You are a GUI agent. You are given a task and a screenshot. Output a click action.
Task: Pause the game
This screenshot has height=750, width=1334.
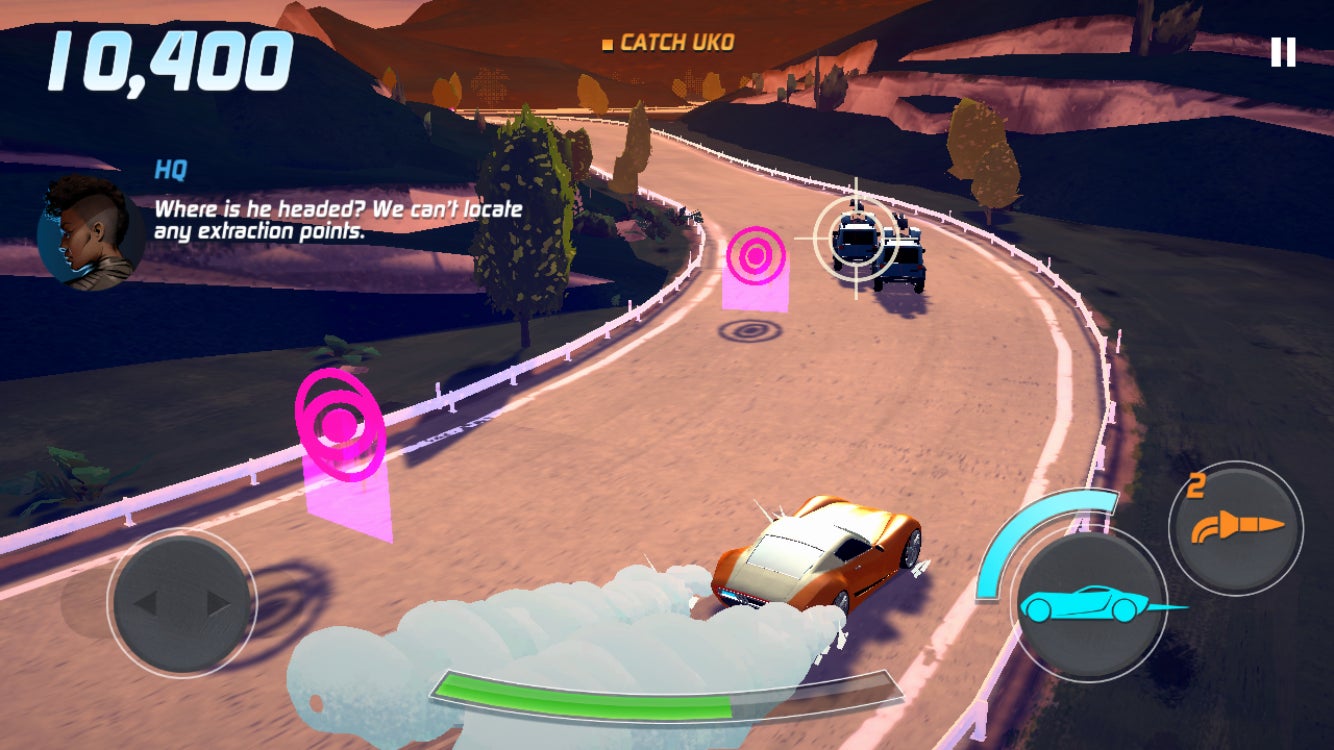click(1282, 52)
